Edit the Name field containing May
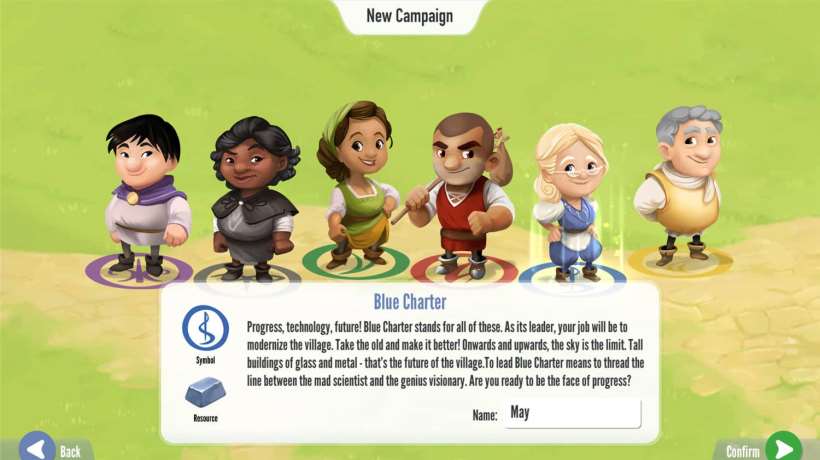This screenshot has width=820, height=460. 572,413
